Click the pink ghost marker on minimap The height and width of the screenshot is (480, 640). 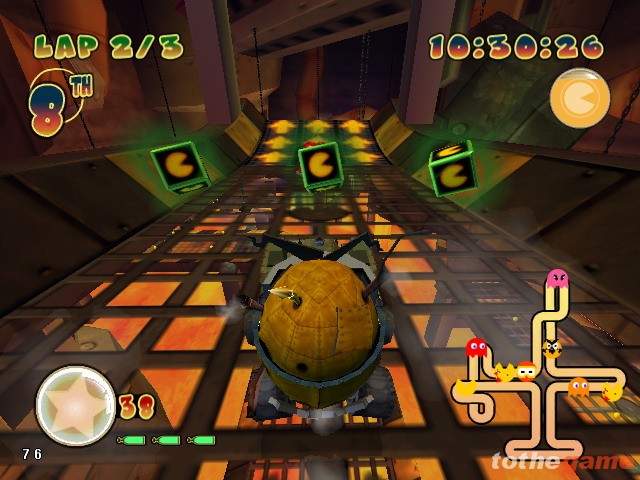click(557, 279)
